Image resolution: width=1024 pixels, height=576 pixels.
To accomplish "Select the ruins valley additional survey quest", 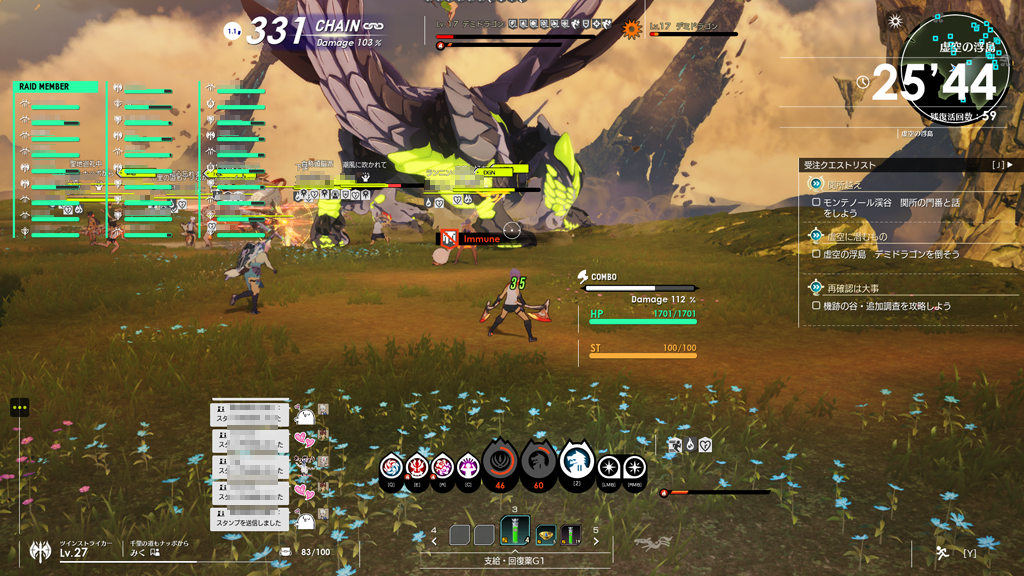I will click(890, 306).
